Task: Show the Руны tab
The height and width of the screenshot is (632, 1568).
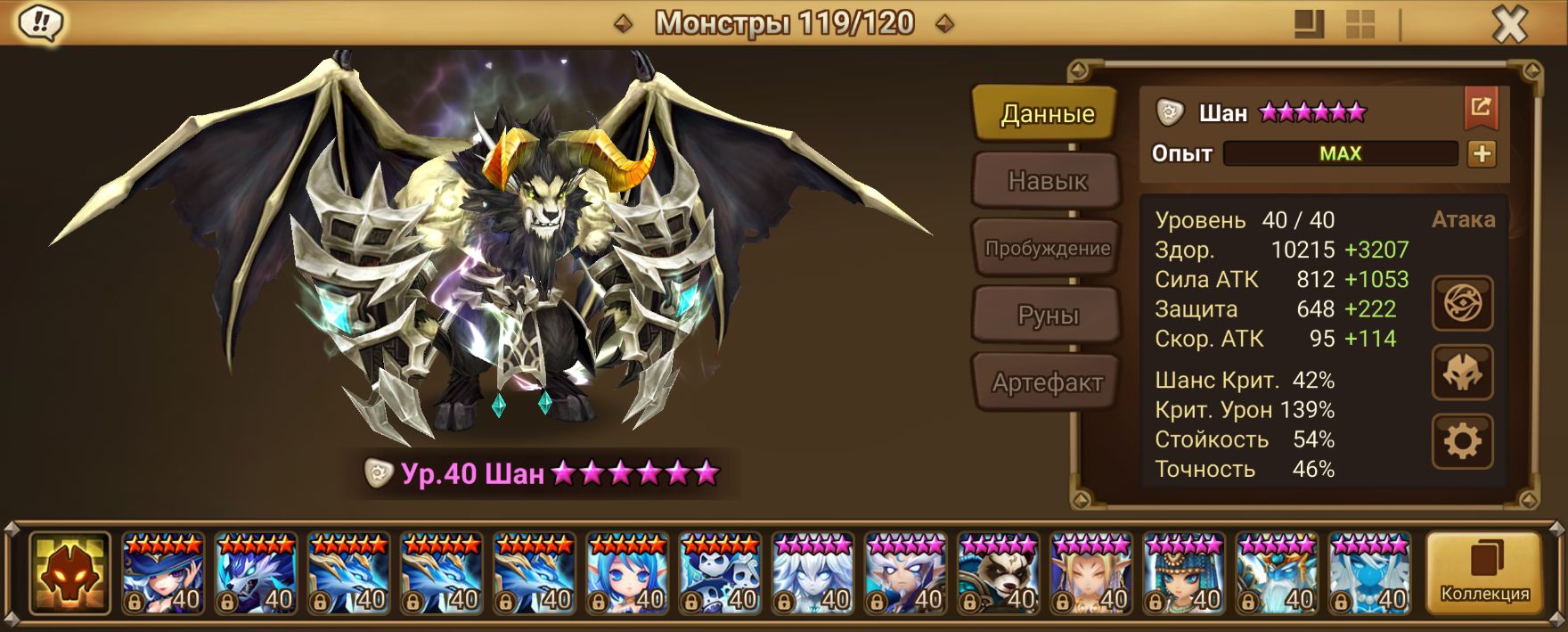Action: [x=1046, y=316]
